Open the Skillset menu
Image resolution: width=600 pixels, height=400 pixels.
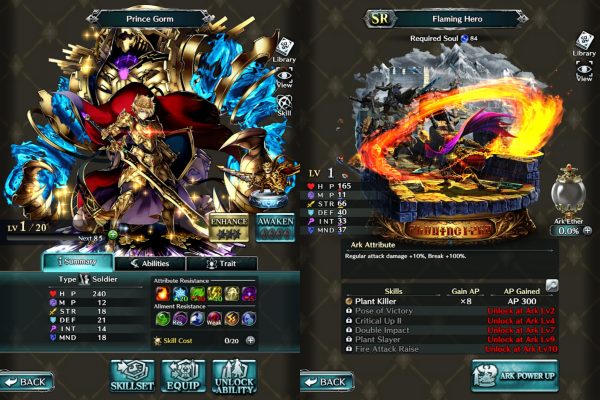click(134, 375)
